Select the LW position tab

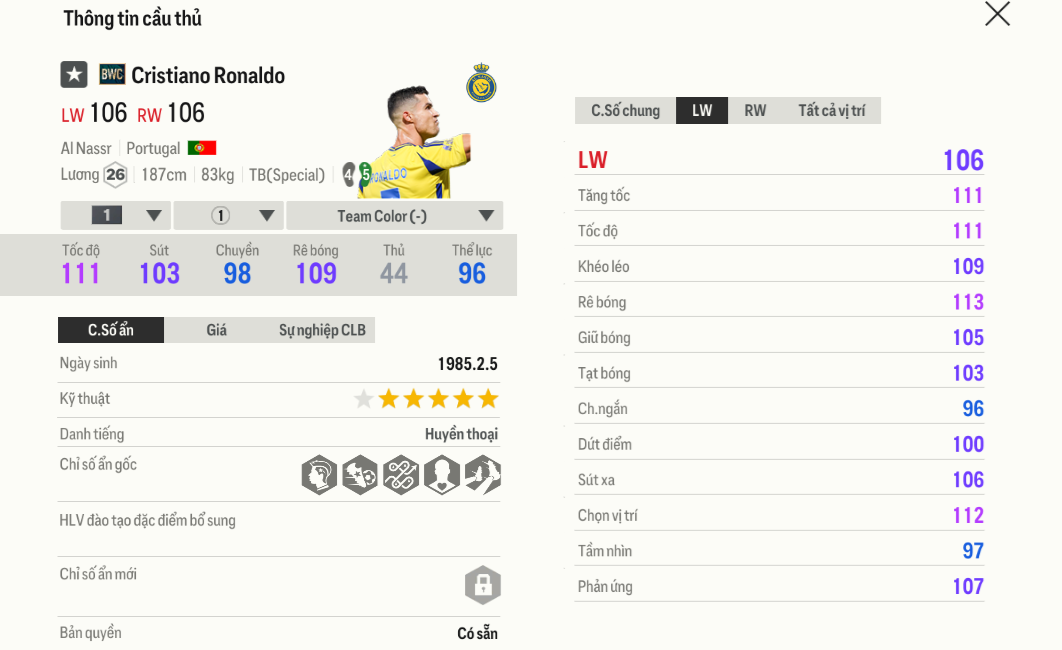pyautogui.click(x=702, y=111)
